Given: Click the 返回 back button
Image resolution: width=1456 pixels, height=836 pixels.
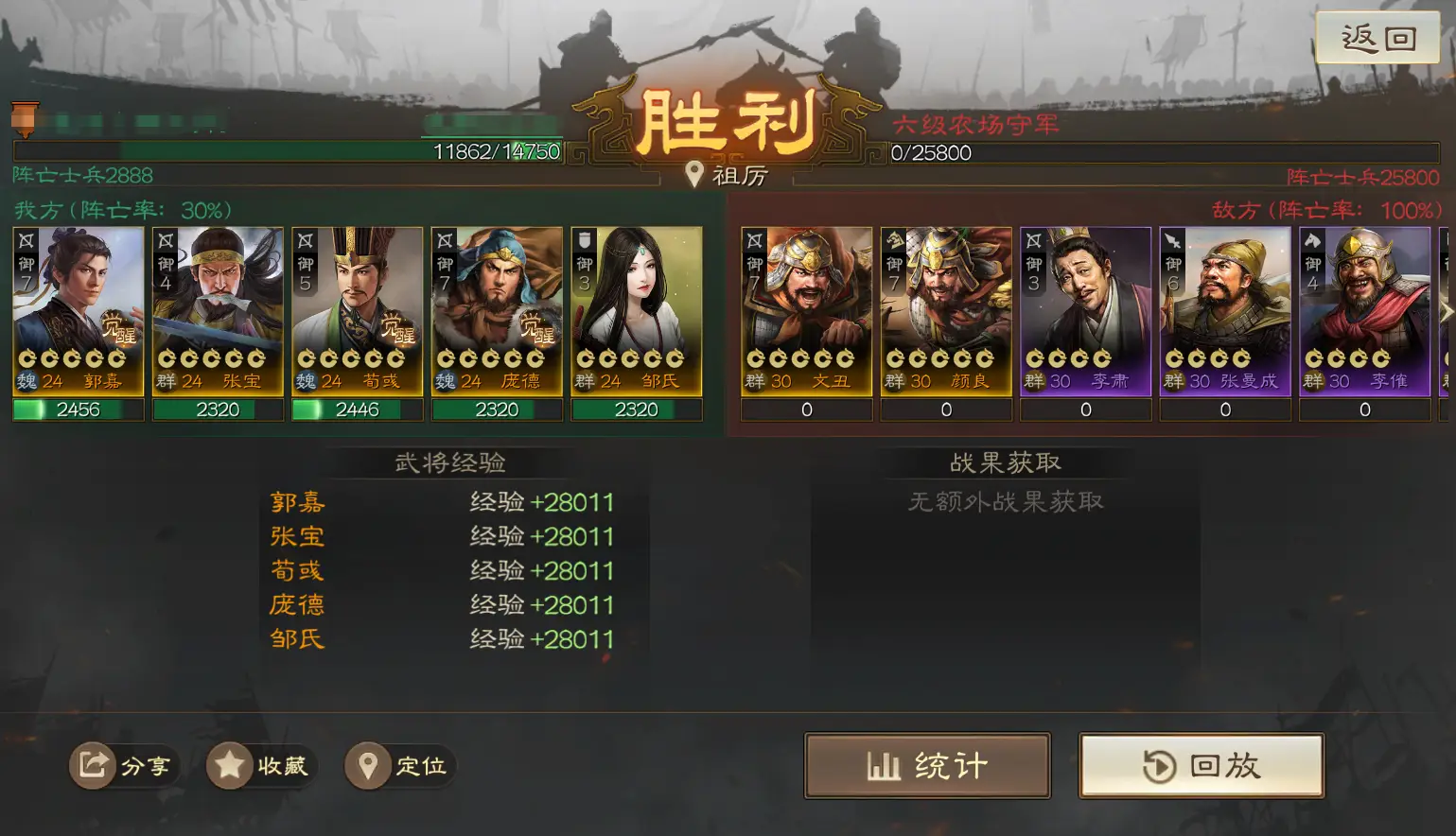Looking at the screenshot, I should 1377,39.
